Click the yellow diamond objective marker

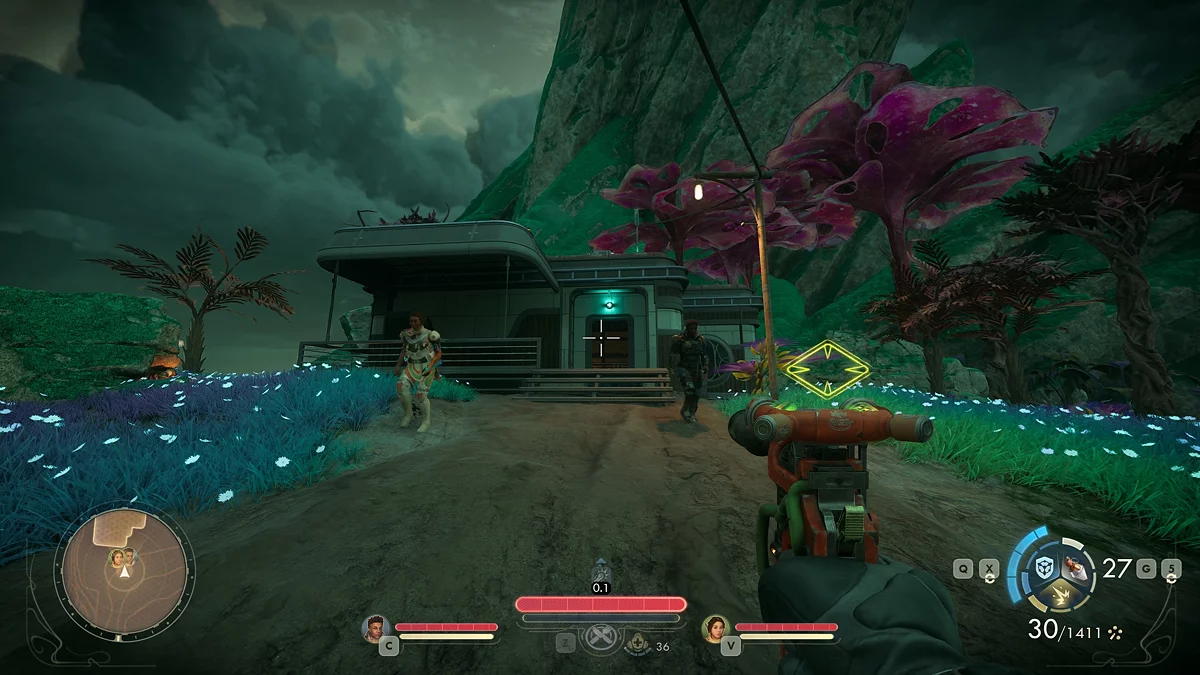click(826, 368)
